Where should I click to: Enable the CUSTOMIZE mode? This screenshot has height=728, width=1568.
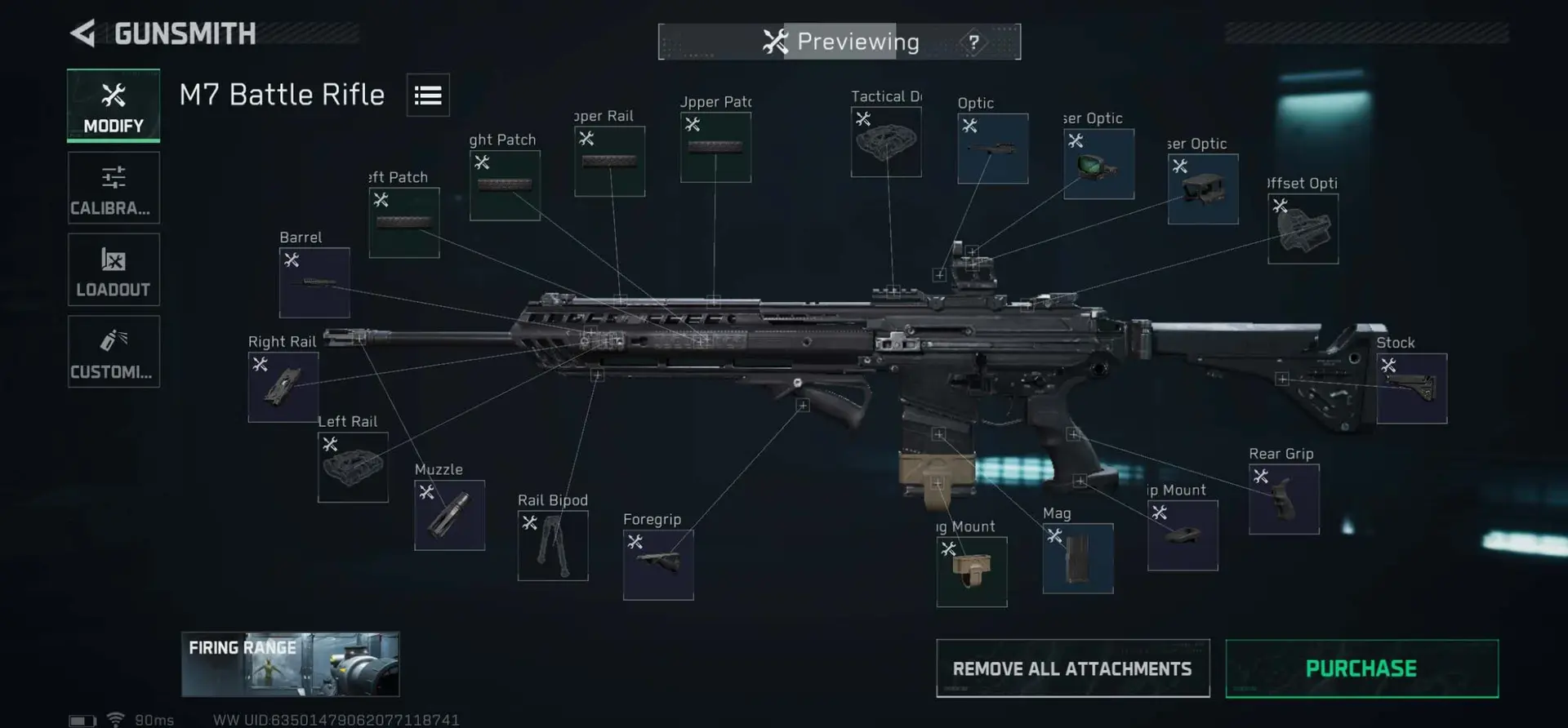[x=114, y=351]
